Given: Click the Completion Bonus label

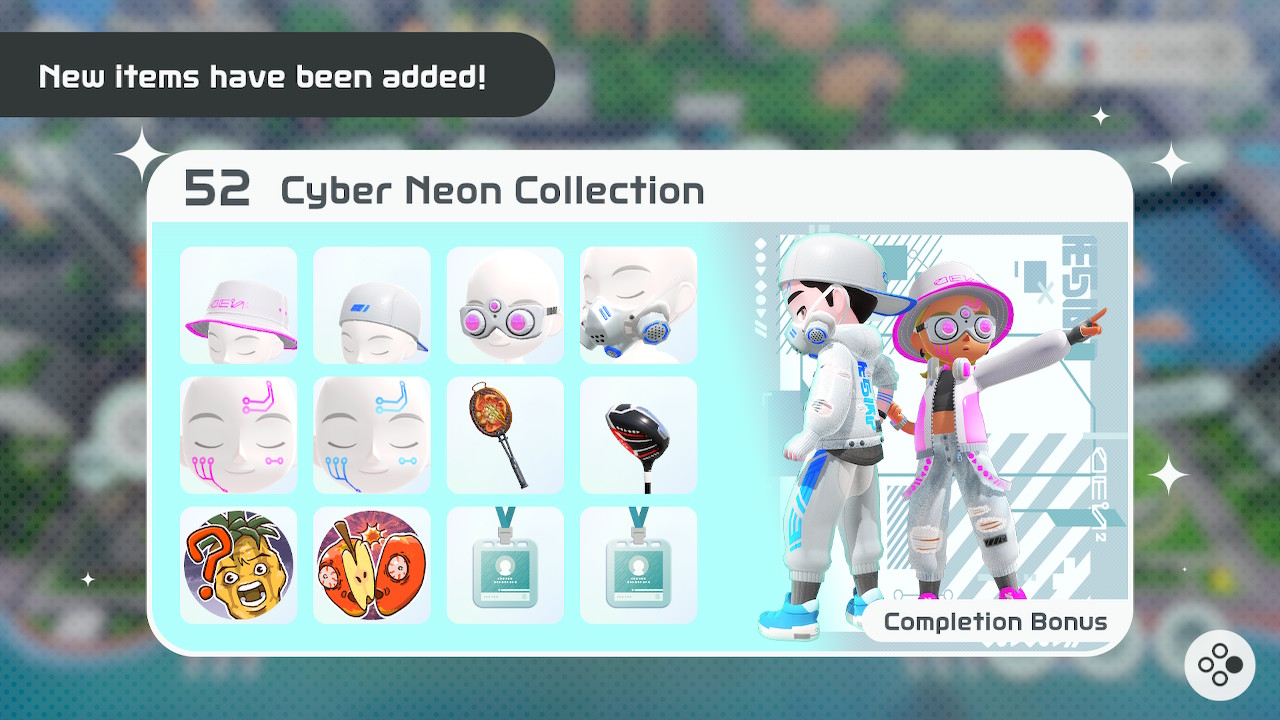Looking at the screenshot, I should point(996,621).
